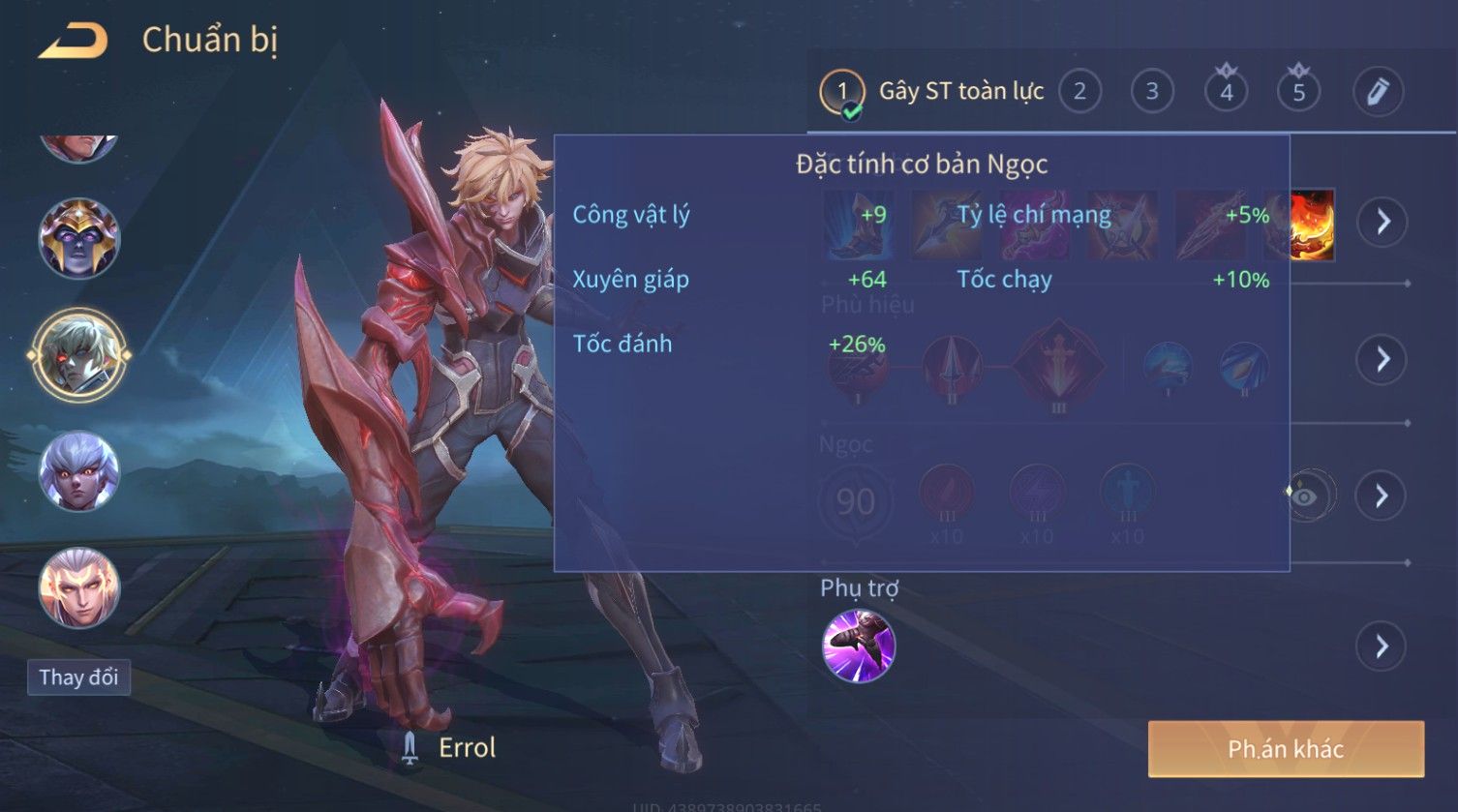The image size is (1458, 812).
Task: Toggle the eye icon for Ngọc stats
Action: (1306, 496)
